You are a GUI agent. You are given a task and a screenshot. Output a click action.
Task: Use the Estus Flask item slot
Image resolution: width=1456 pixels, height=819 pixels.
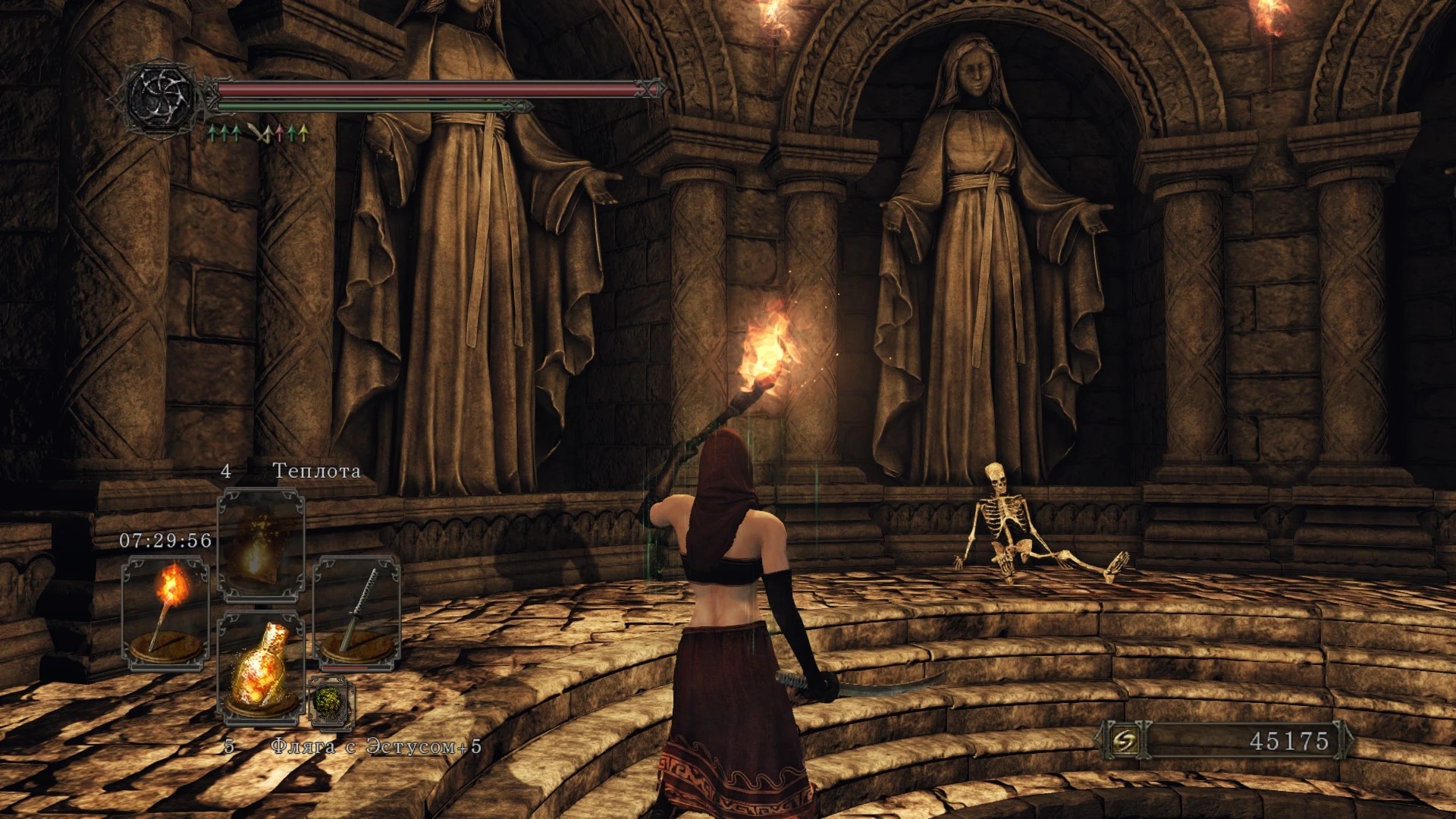click(260, 669)
